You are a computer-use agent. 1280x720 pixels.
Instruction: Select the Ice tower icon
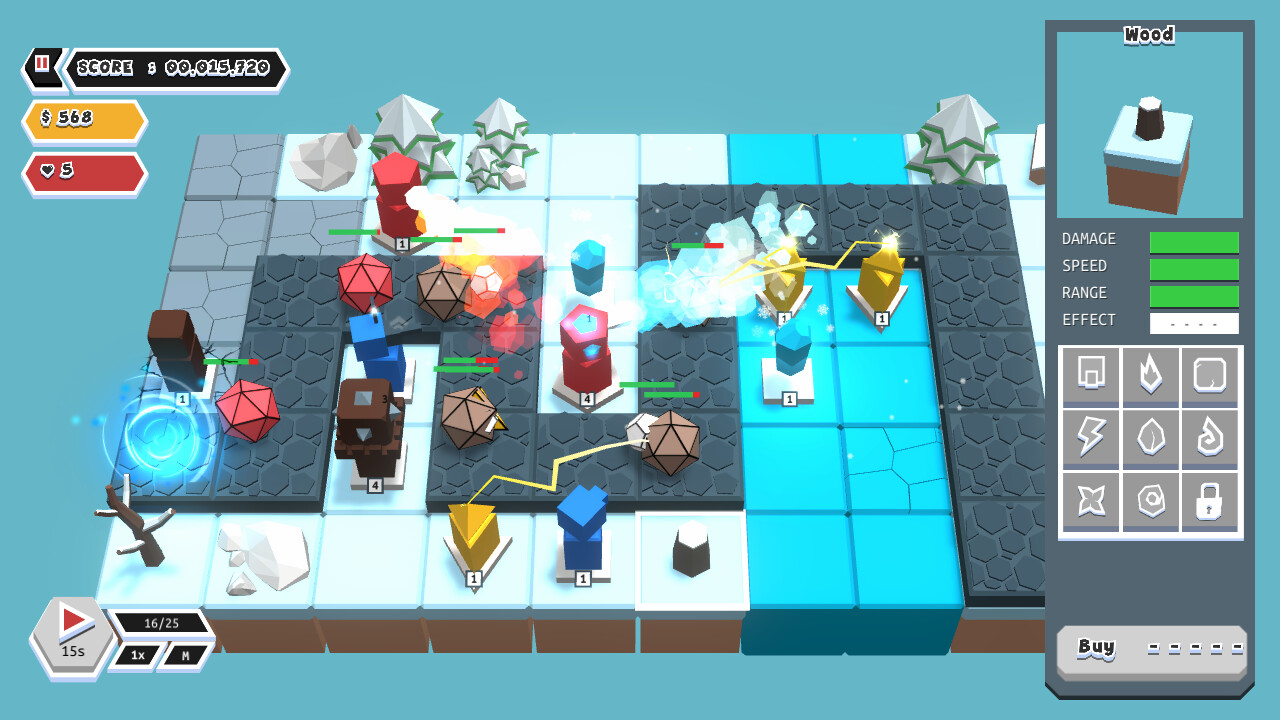1210,377
